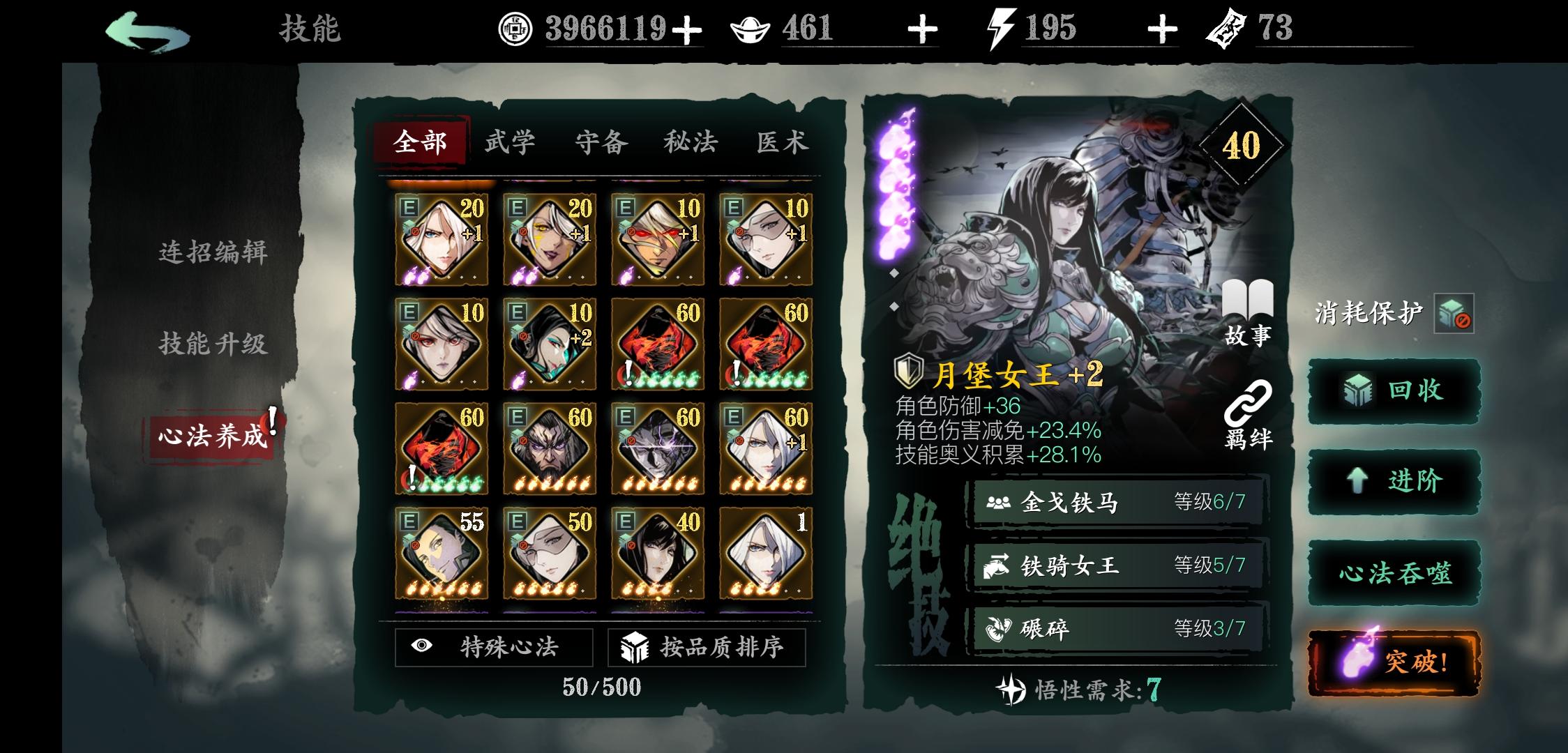Image resolution: width=1568 pixels, height=753 pixels.
Task: Switch to the 武学 tab
Action: [511, 142]
